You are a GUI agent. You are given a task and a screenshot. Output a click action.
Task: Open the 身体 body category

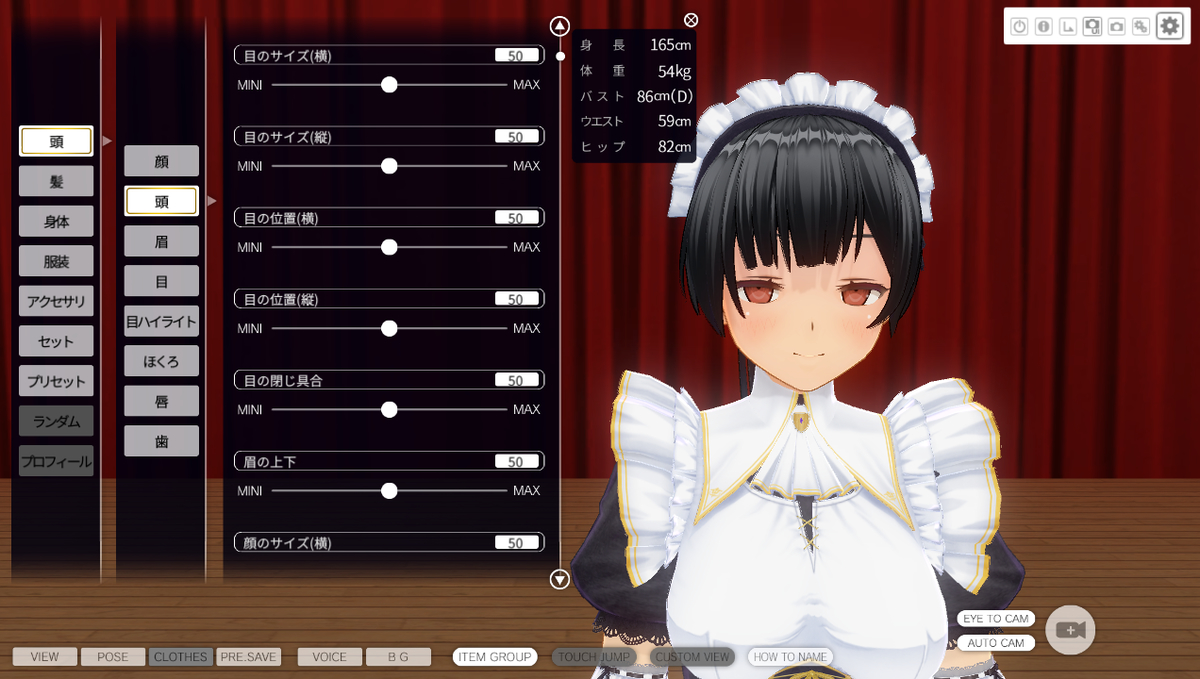point(56,221)
